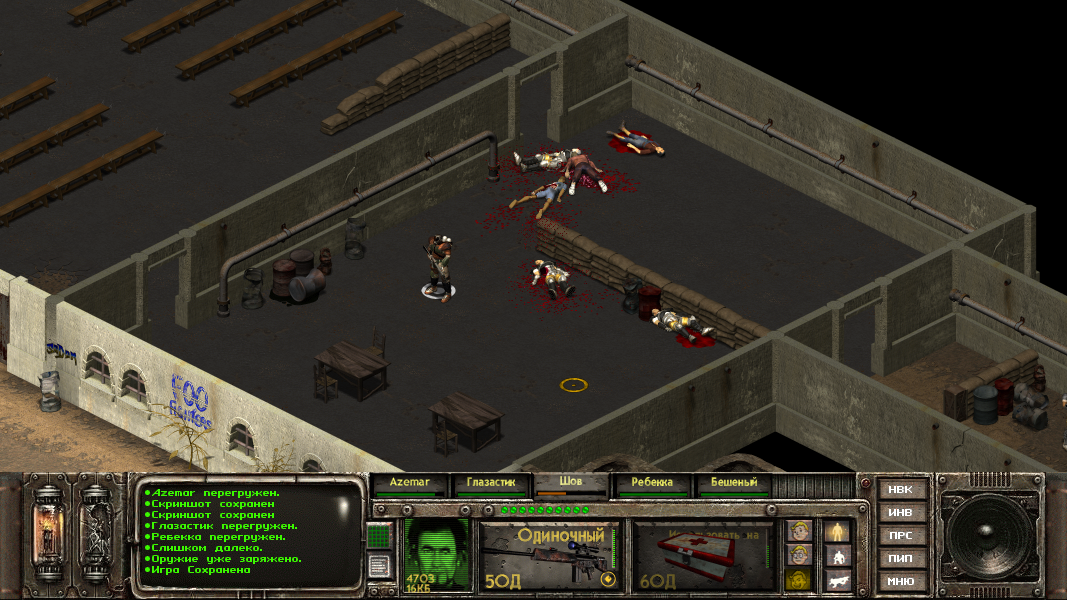
Task: Select the bottom yellow Vault Boy icon
Action: pos(797,579)
